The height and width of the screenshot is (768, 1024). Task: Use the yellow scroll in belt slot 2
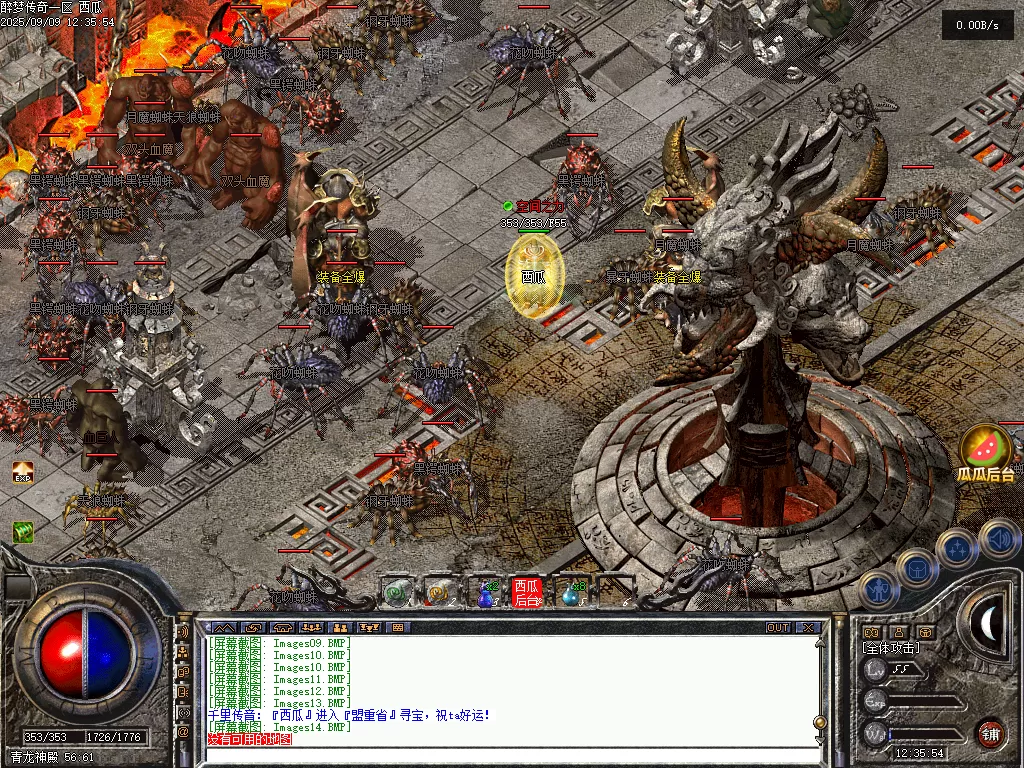440,593
